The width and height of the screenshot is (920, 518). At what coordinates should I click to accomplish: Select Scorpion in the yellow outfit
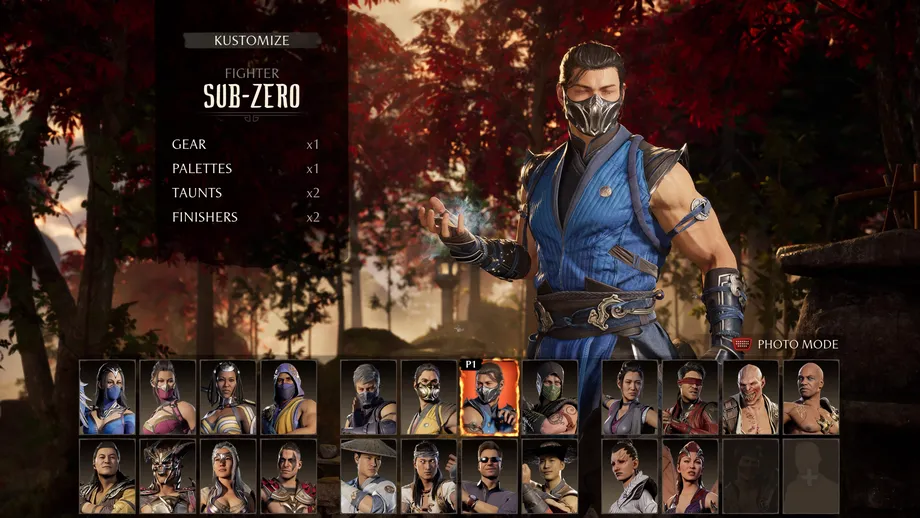click(429, 397)
